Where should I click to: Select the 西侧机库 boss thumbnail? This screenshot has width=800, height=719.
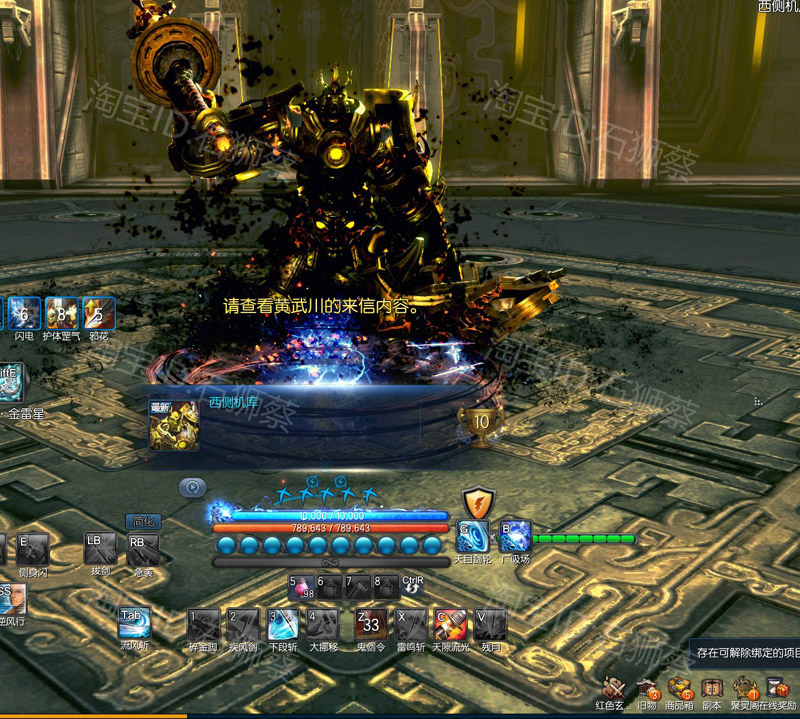coord(174,425)
